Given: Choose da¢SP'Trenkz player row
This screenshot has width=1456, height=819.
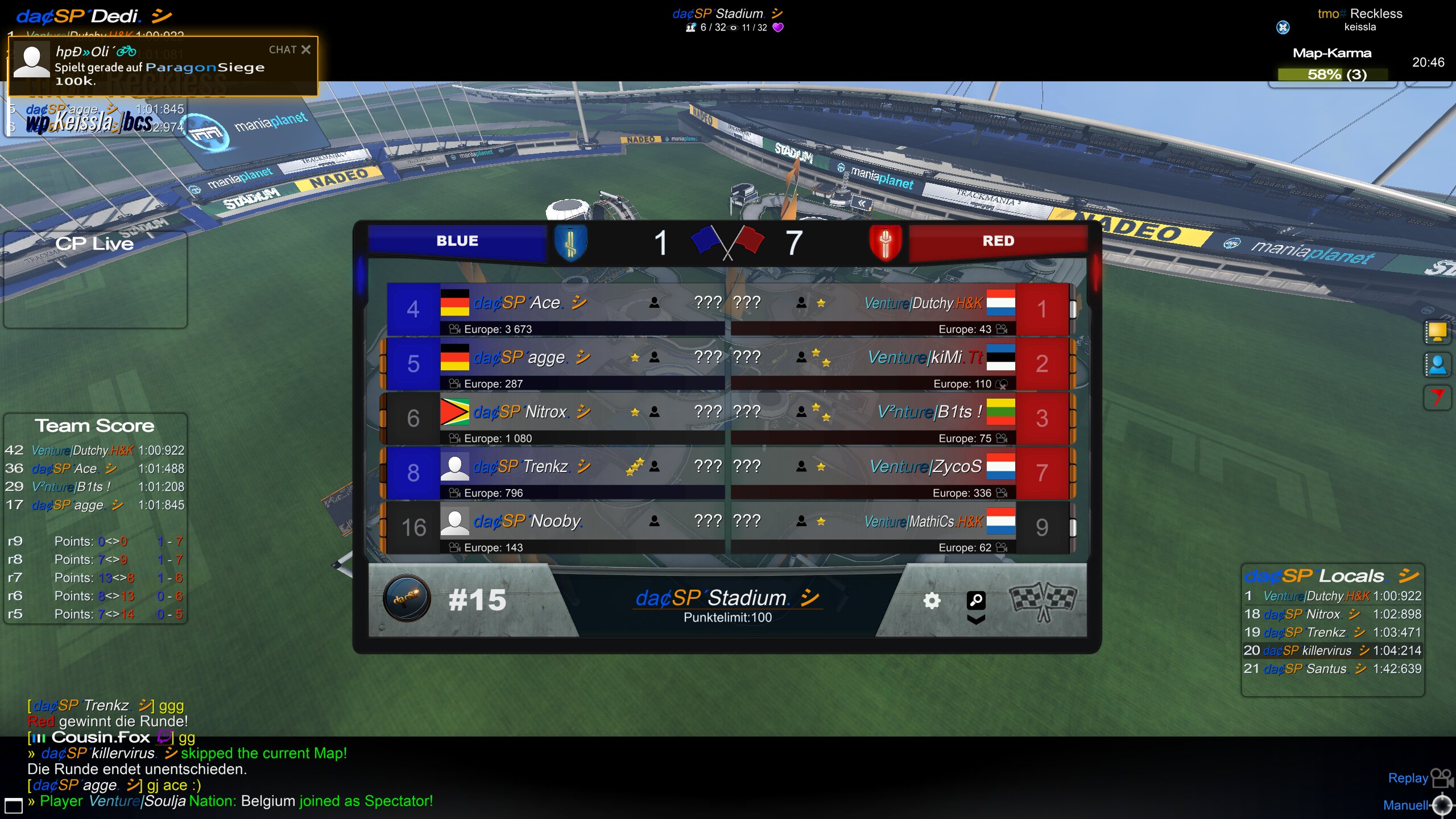Looking at the screenshot, I should [x=556, y=473].
